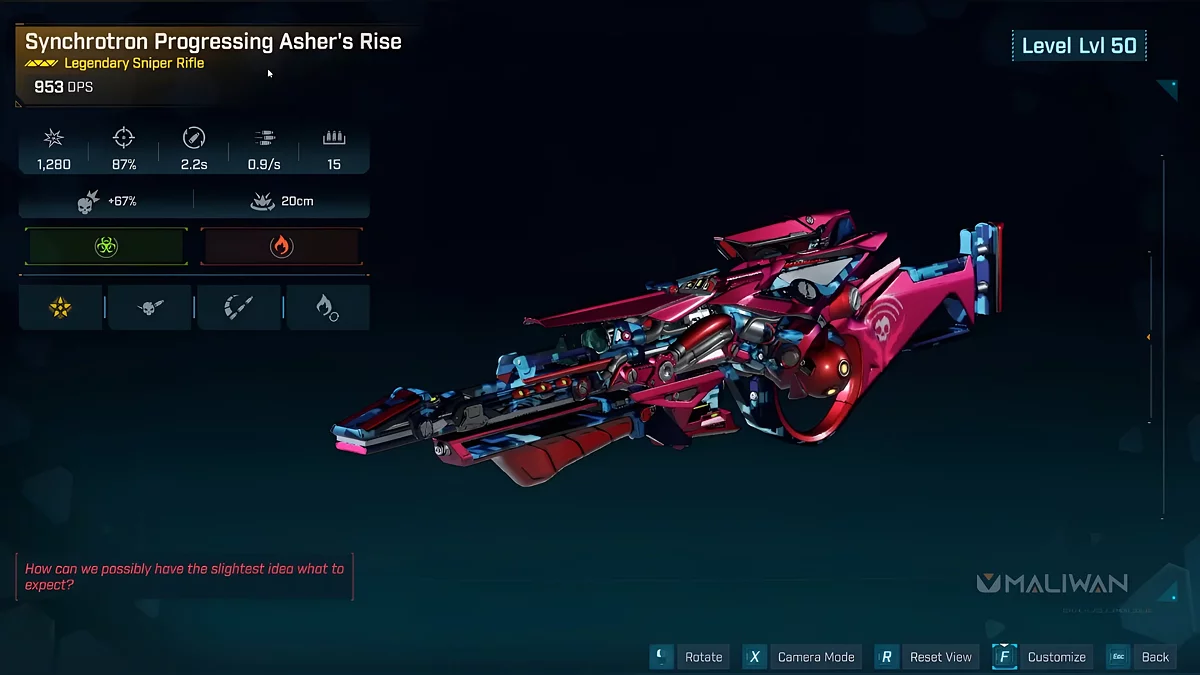Open the Customize option
Image resolution: width=1200 pixels, height=675 pixels.
1043,657
